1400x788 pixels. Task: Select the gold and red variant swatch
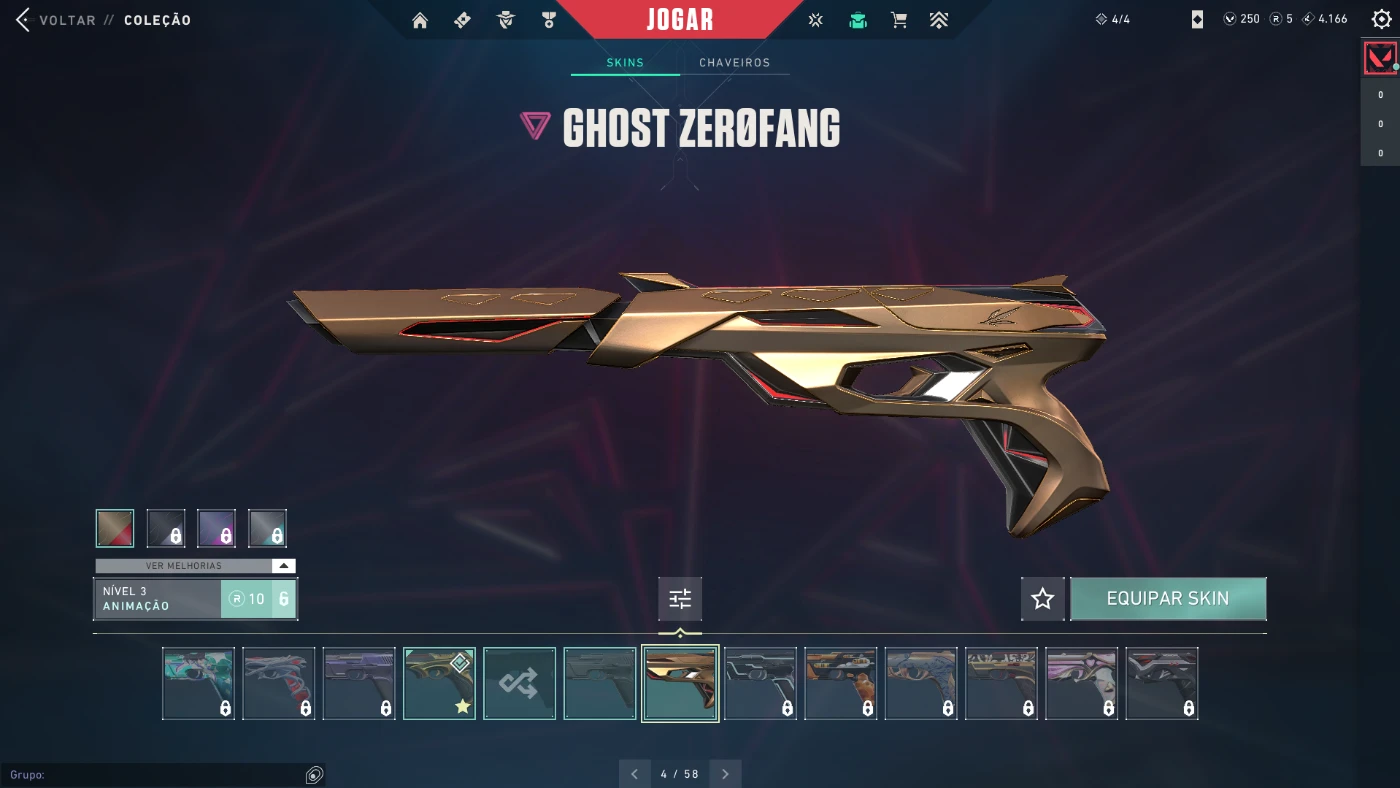115,528
